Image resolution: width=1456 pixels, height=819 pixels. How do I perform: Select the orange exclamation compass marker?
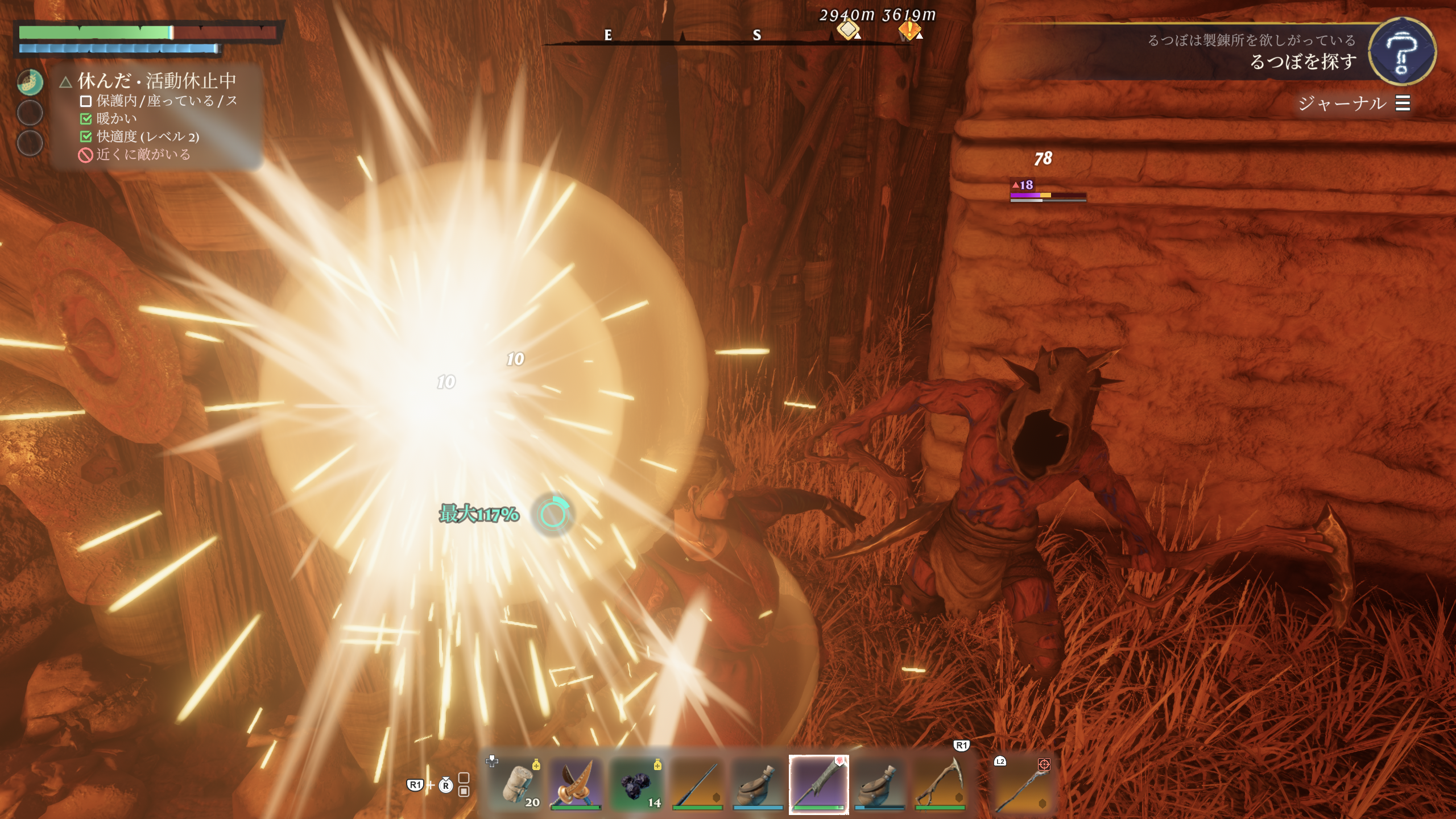tap(909, 30)
